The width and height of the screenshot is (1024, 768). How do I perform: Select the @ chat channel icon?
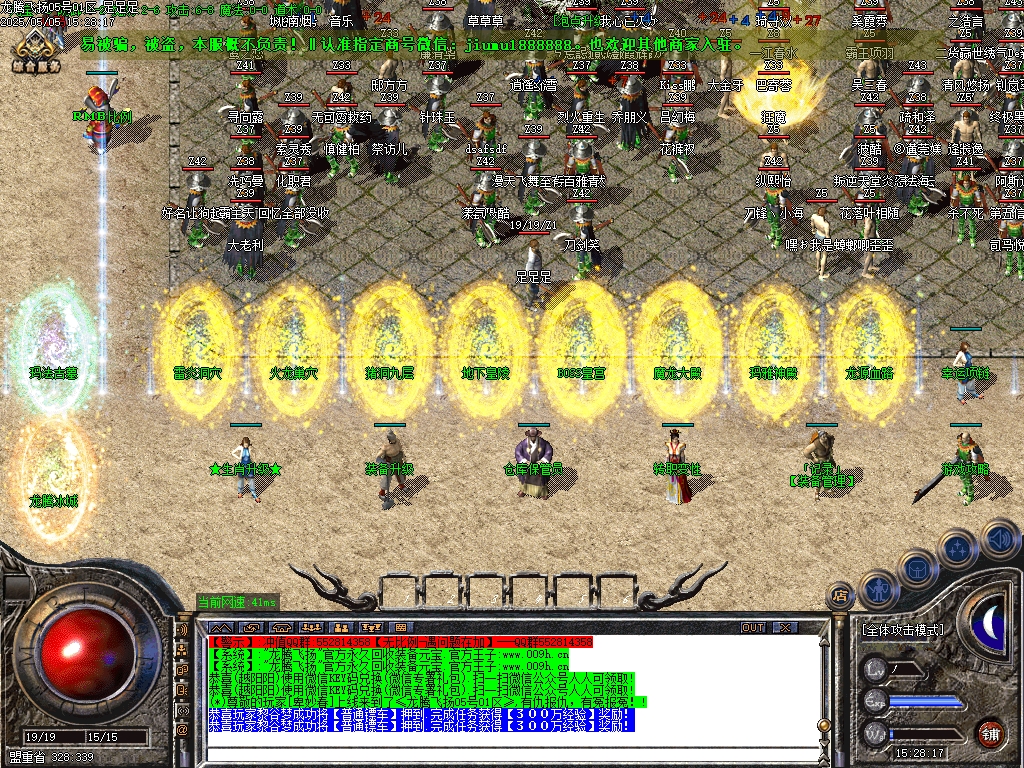pos(183,730)
